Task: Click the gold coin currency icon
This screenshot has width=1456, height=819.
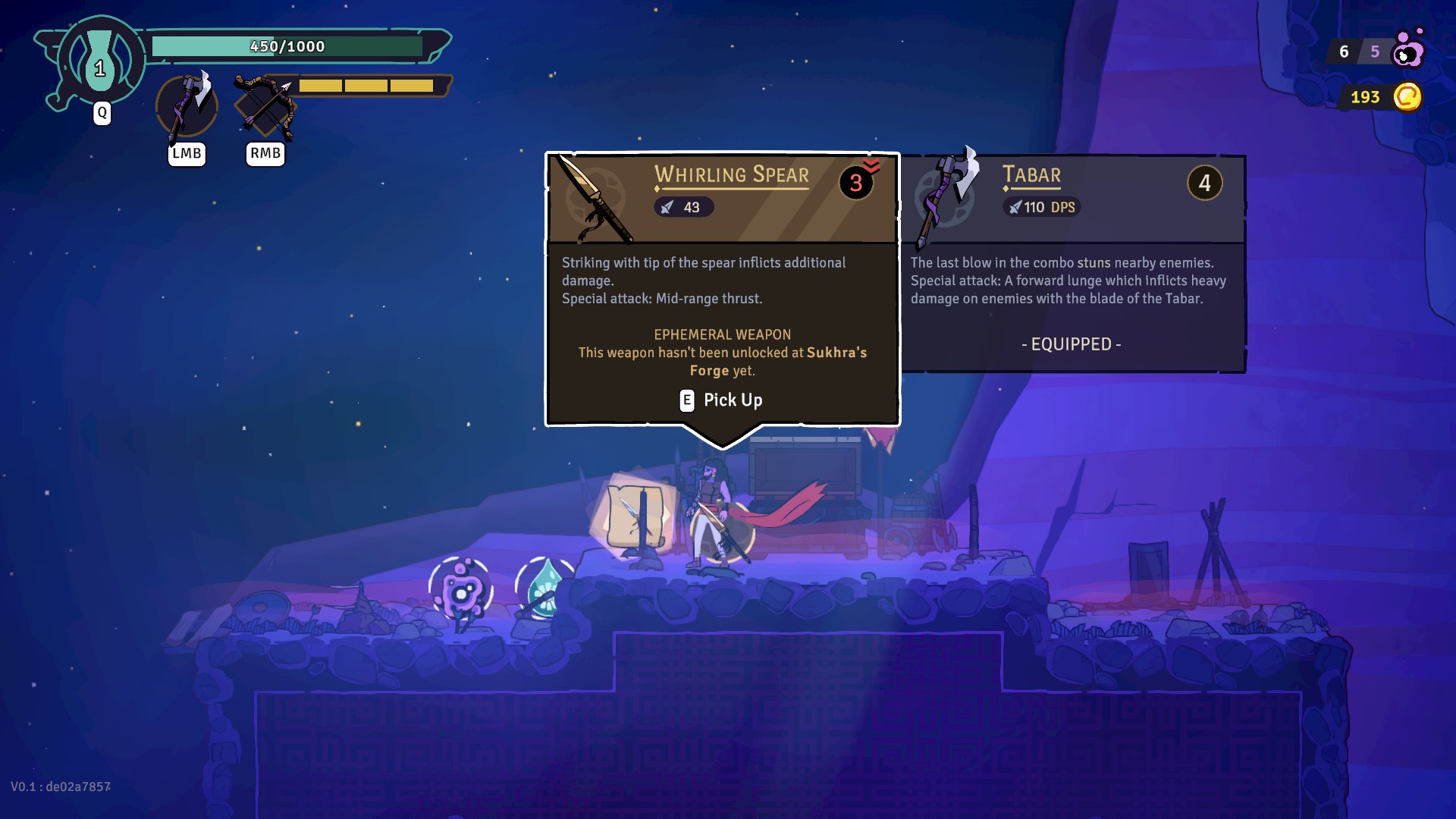Action: tap(1407, 97)
